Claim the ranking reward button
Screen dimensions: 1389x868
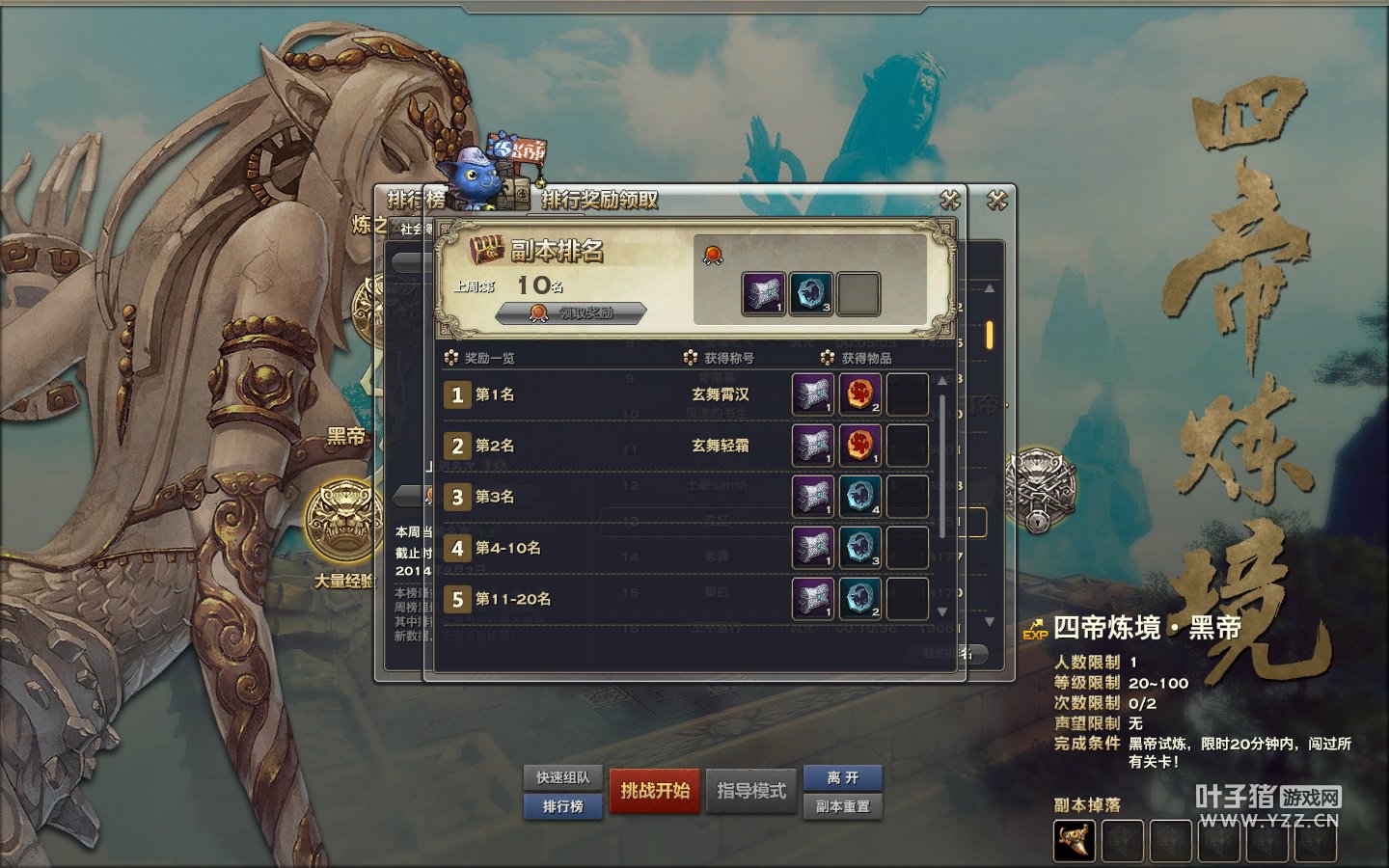tap(571, 312)
